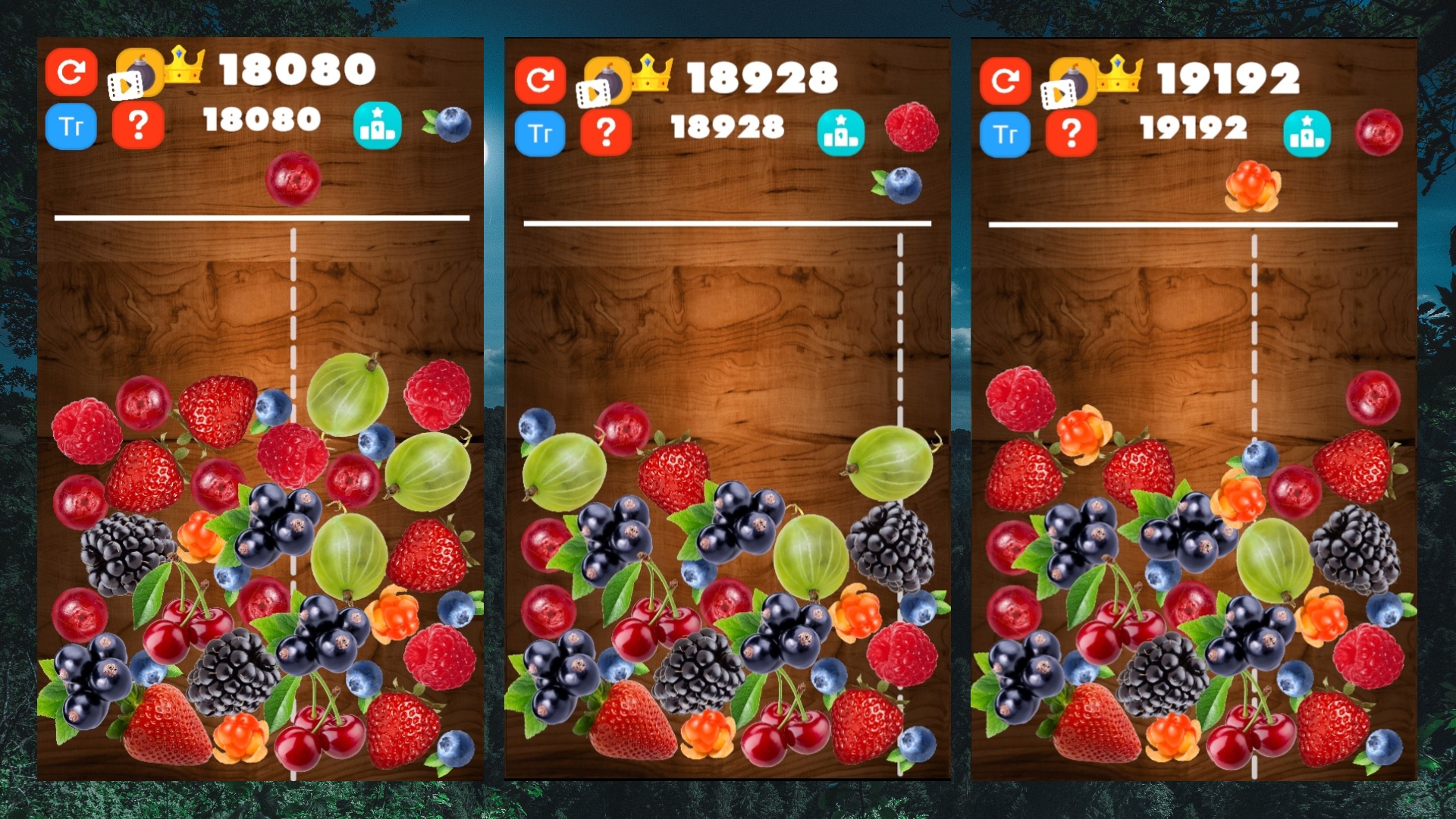Tap the 18080 current score text
The height and width of the screenshot is (819, 1456).
click(261, 118)
